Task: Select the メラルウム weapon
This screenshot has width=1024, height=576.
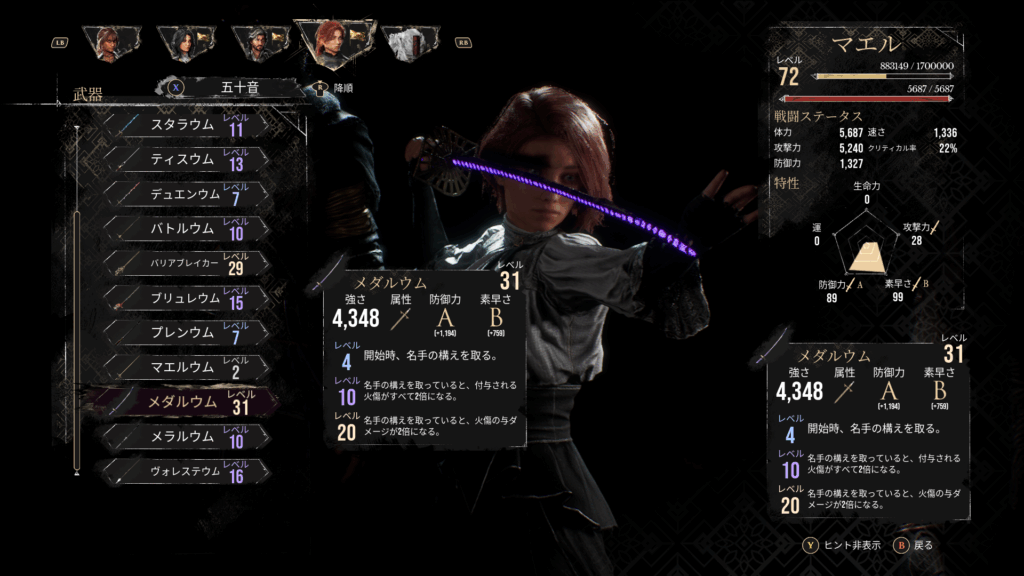Action: (x=185, y=437)
